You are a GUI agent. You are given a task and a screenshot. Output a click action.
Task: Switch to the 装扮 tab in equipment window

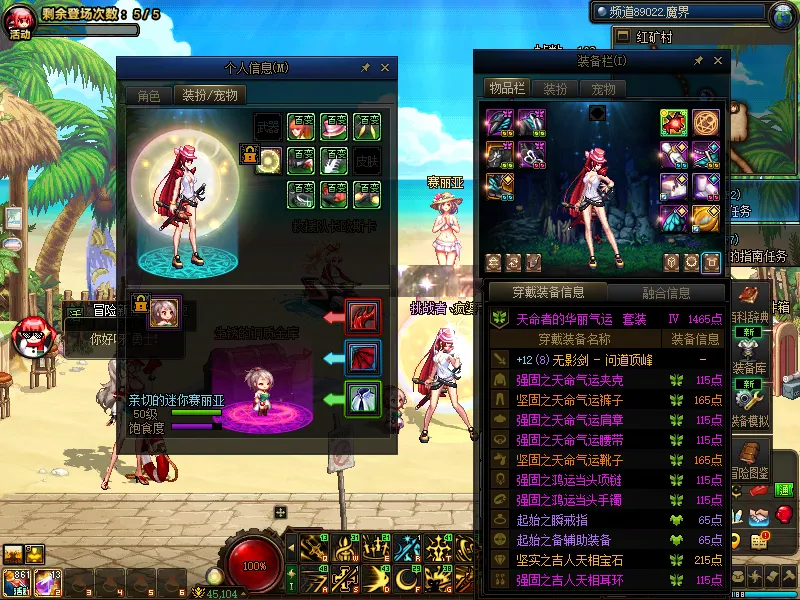(x=555, y=89)
